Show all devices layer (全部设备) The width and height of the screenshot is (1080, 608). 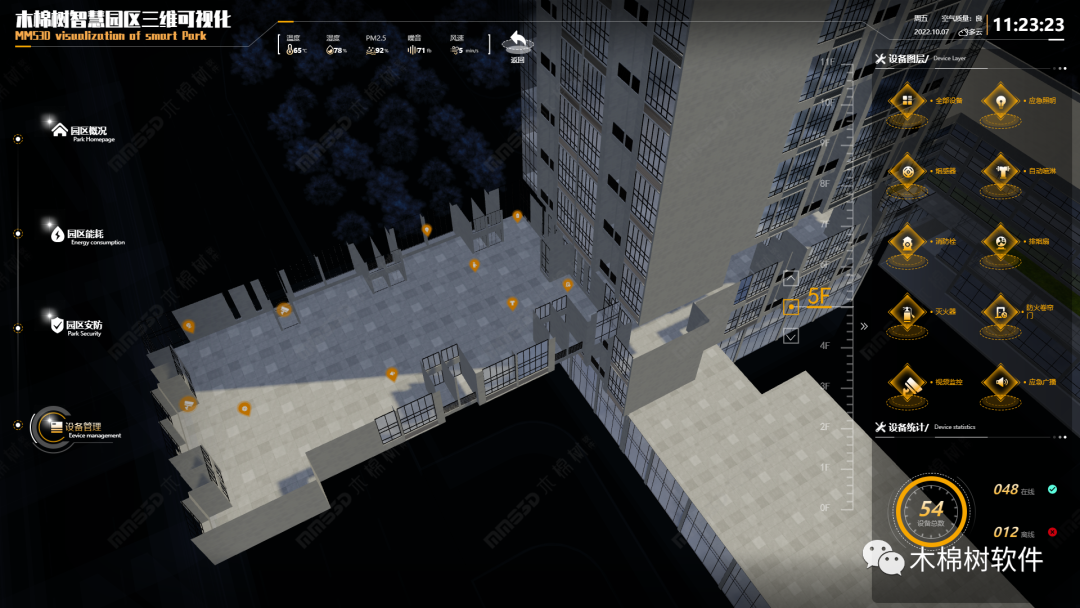pos(907,101)
